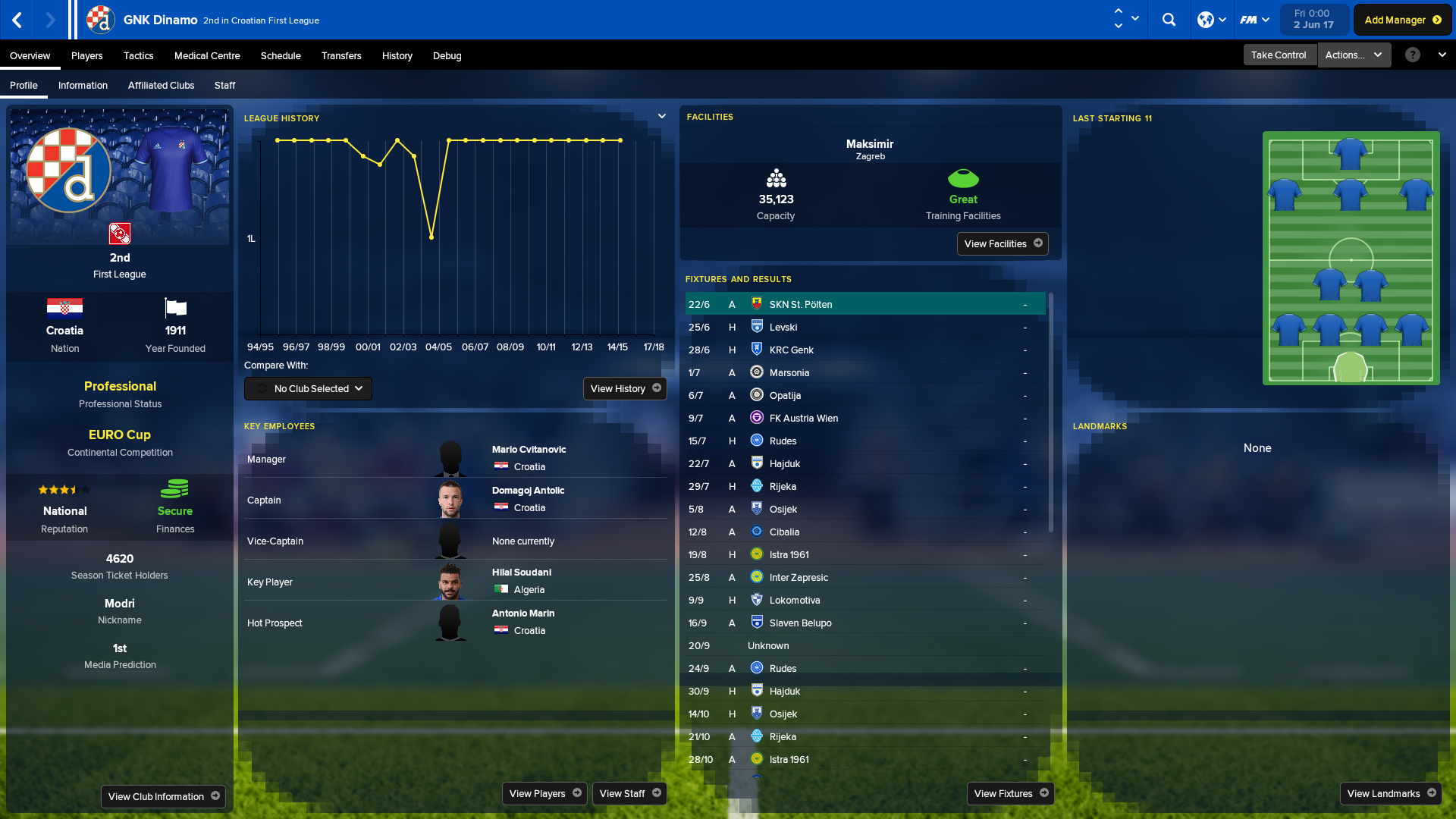Open the No Club Selected dropdown
This screenshot has width=1456, height=819.
[308, 388]
